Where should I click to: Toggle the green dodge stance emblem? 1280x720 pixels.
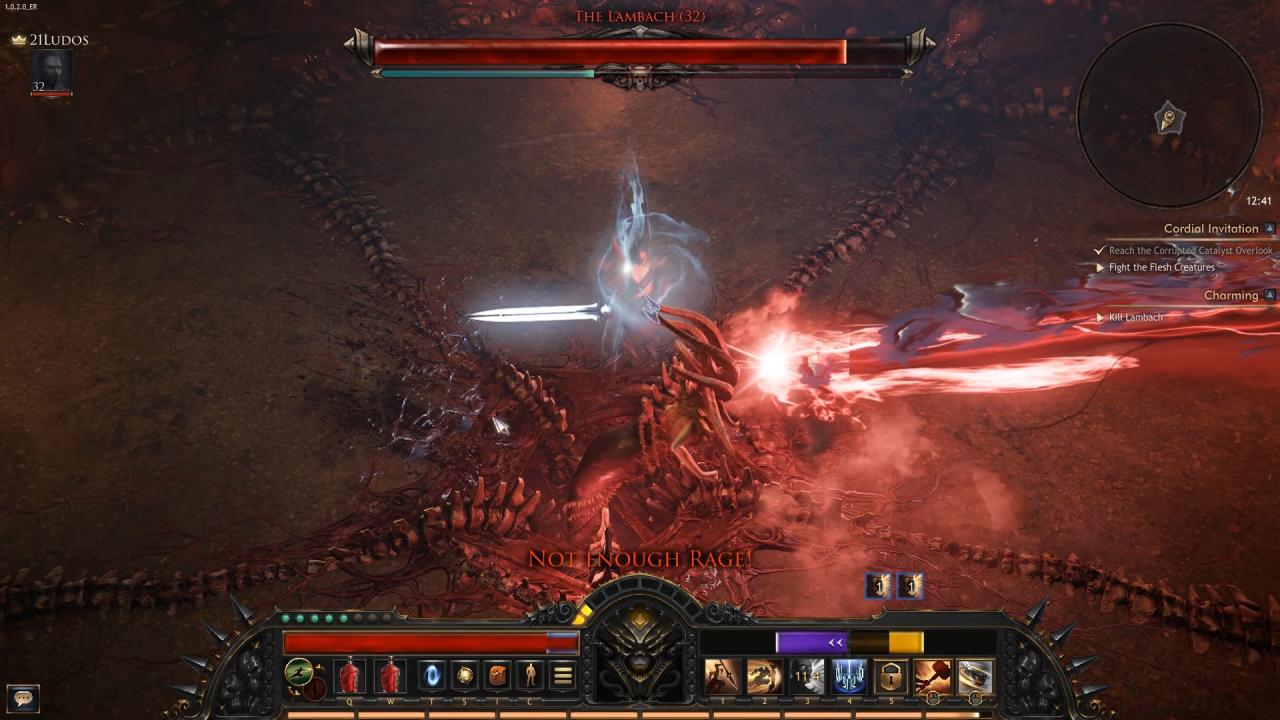(298, 672)
